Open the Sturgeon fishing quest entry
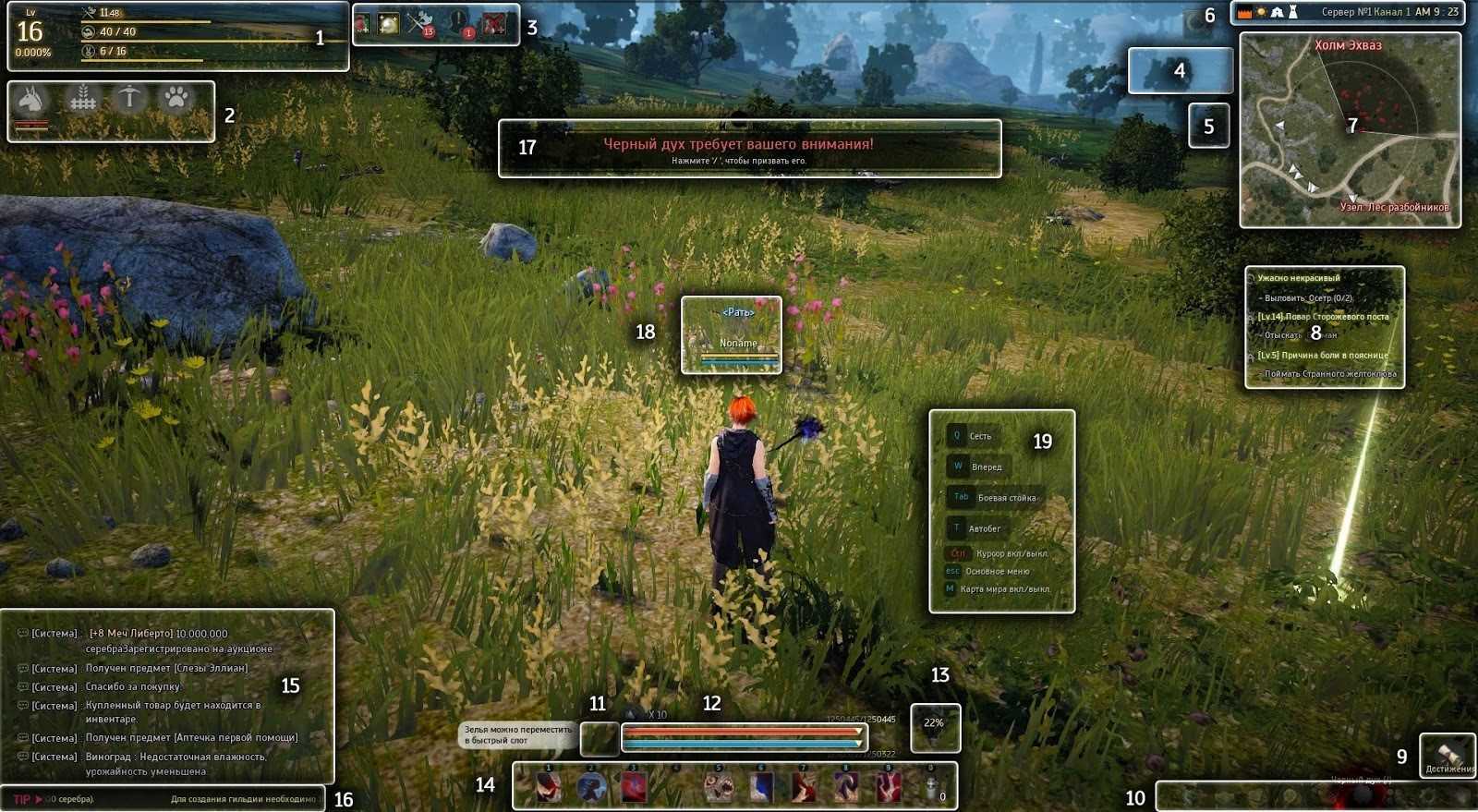Image resolution: width=1478 pixels, height=812 pixels. point(1307,297)
